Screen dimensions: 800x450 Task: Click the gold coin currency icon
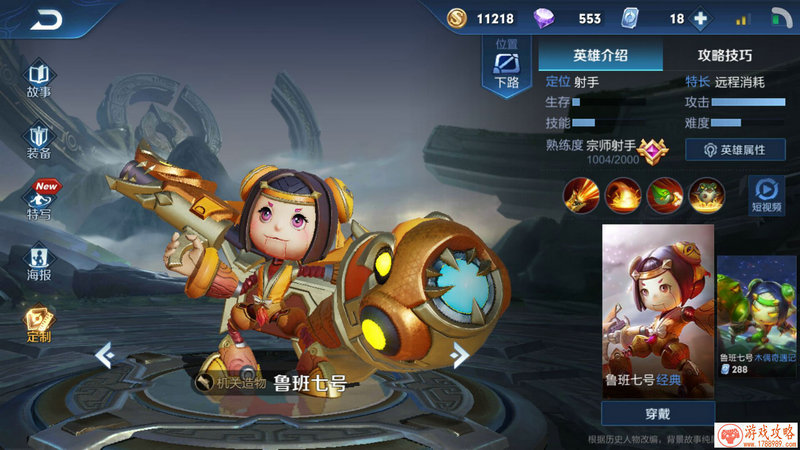(x=456, y=18)
